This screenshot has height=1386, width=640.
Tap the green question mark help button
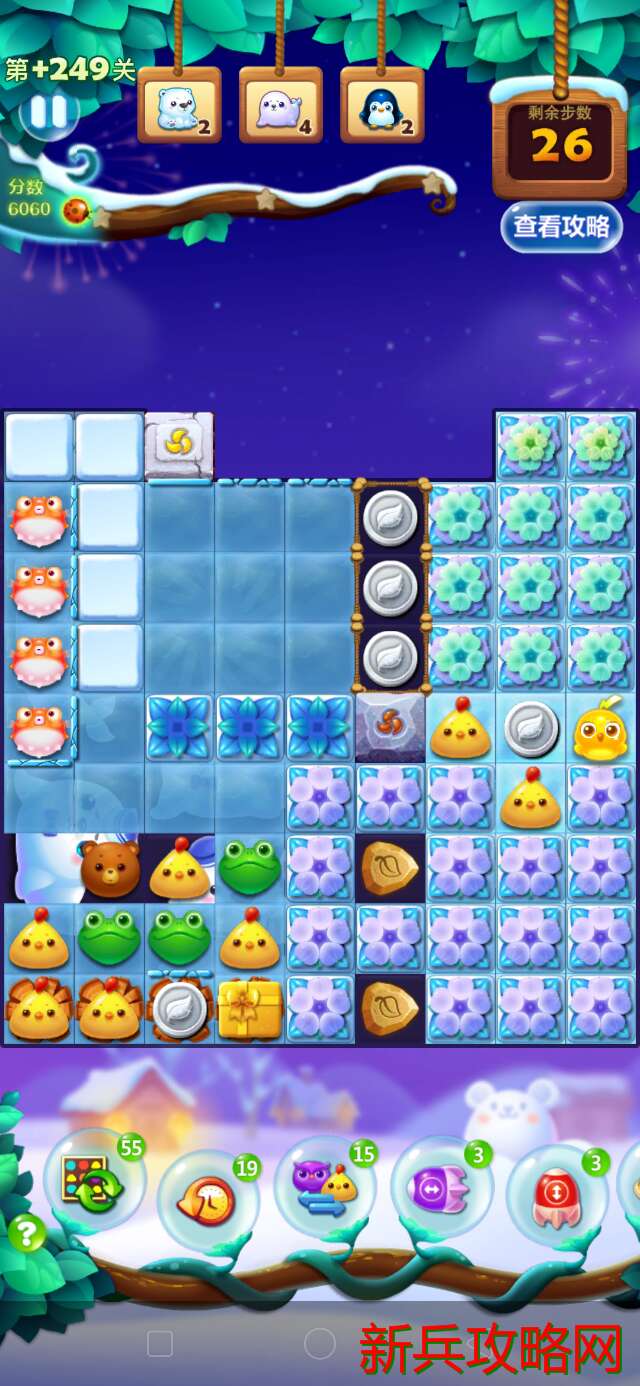[x=27, y=1232]
